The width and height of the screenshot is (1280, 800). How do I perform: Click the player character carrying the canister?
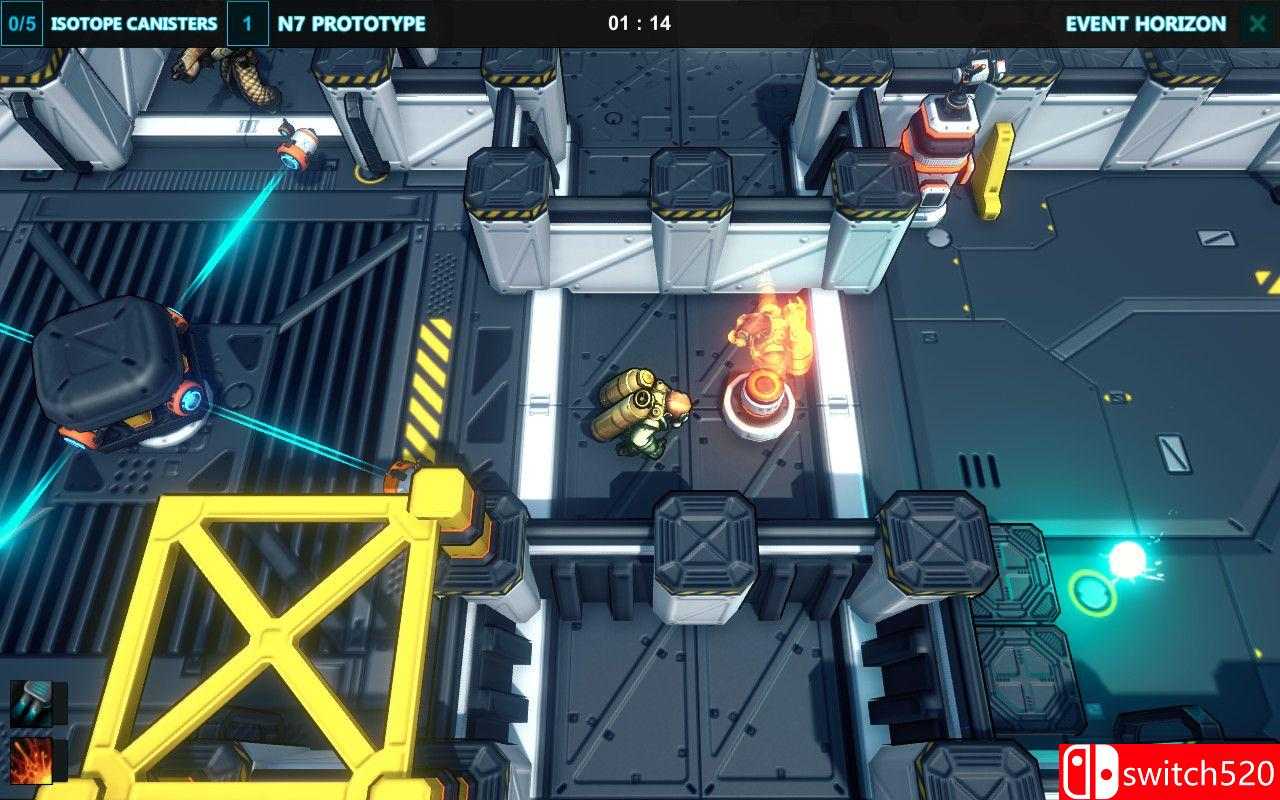(648, 415)
